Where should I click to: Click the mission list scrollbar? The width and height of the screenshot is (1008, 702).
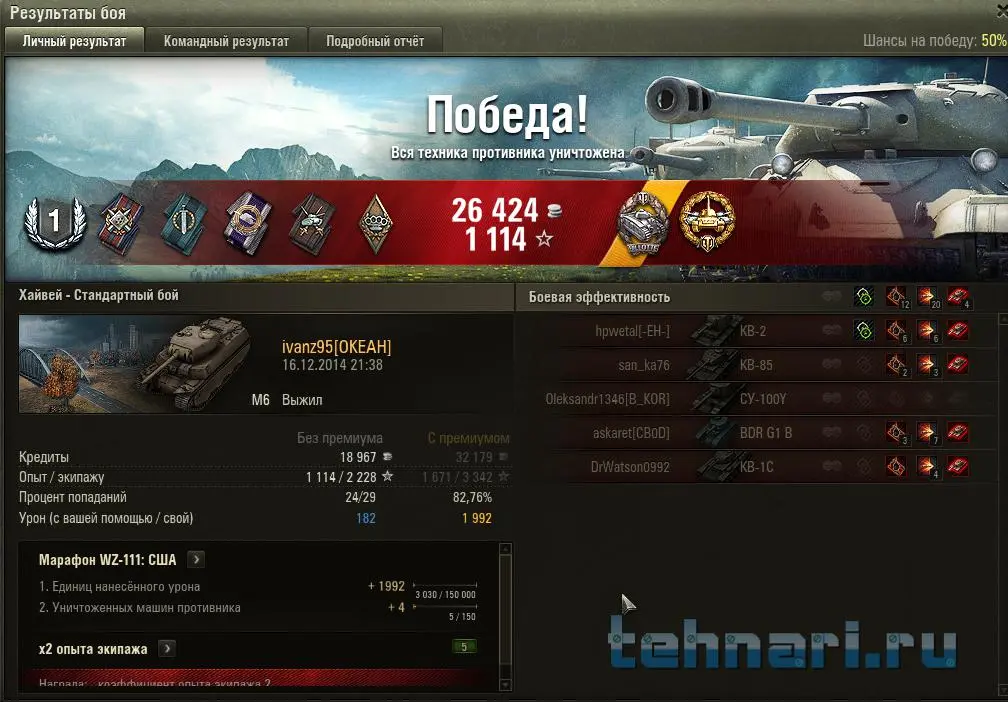[504, 616]
